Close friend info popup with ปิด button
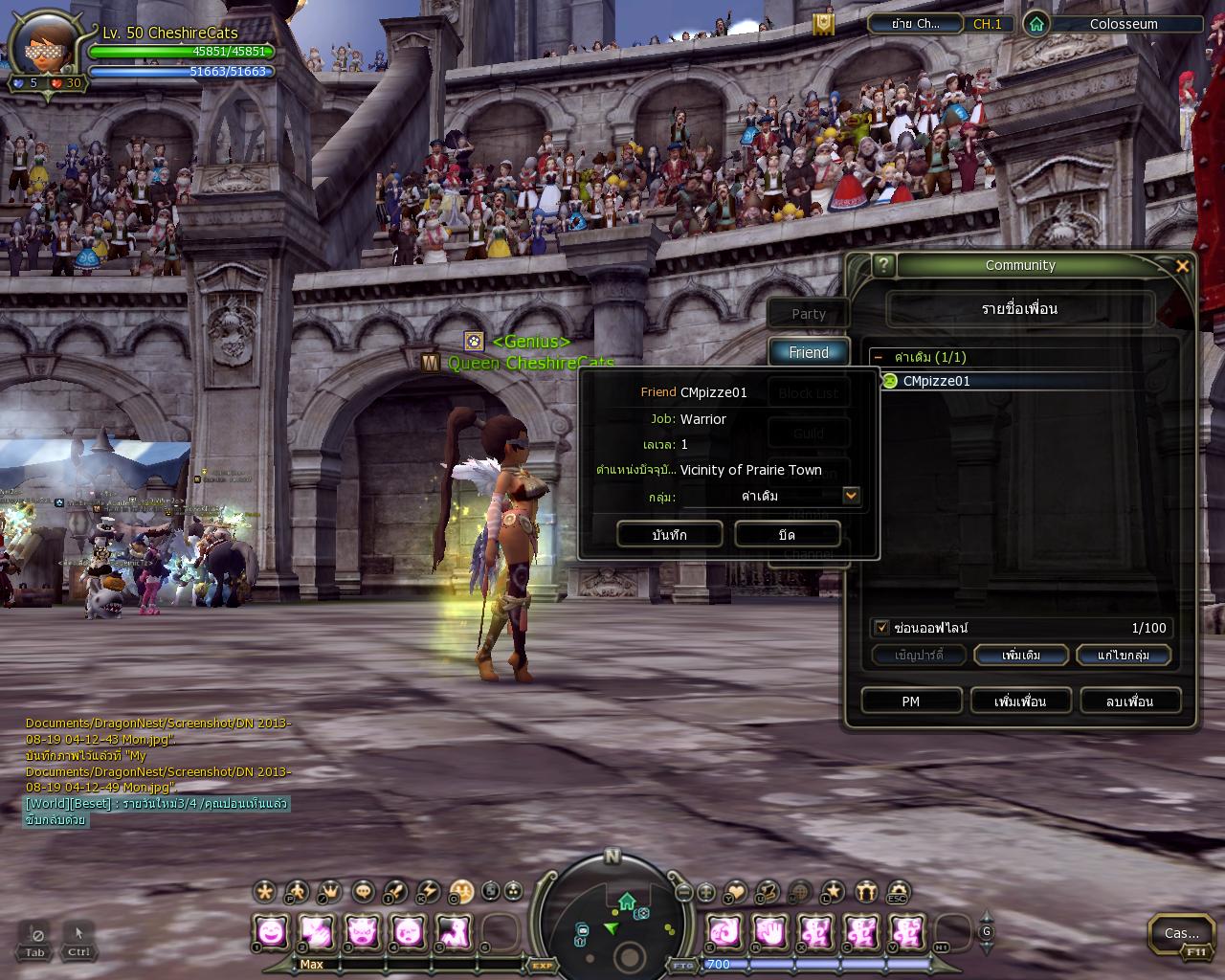Viewport: 1225px width, 980px height. (x=787, y=535)
